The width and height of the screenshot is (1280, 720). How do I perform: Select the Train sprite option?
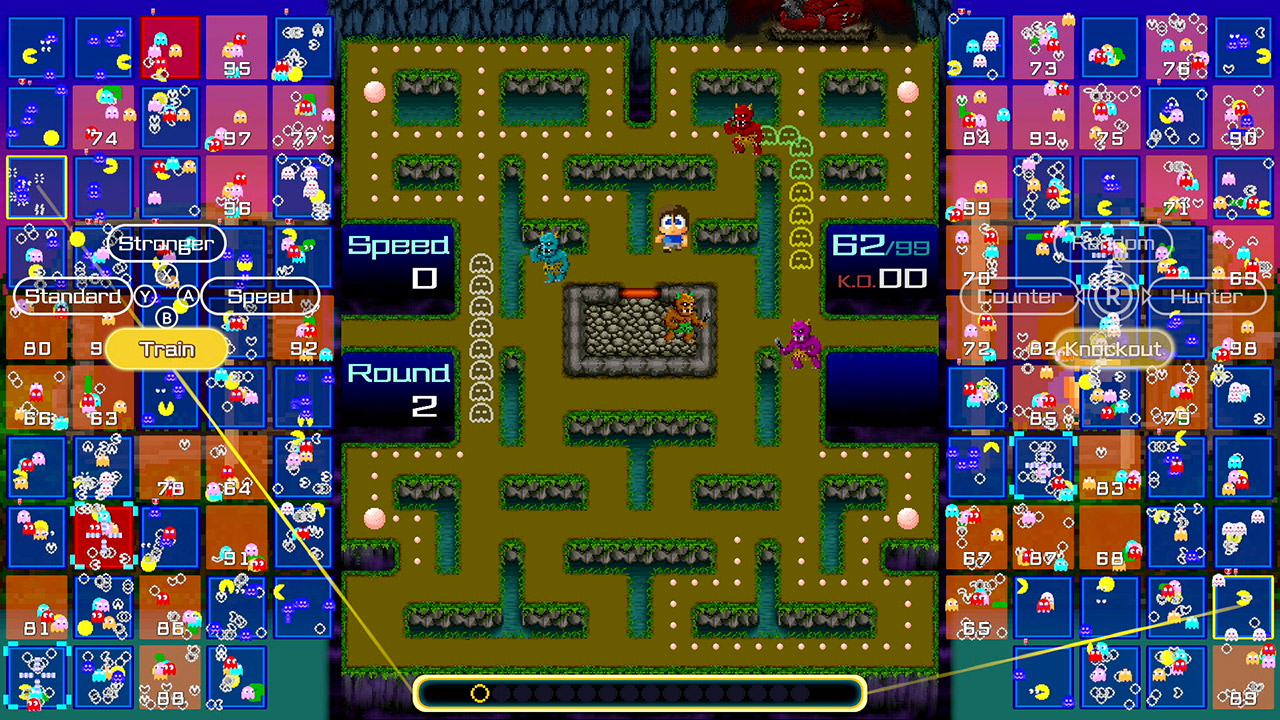[166, 348]
